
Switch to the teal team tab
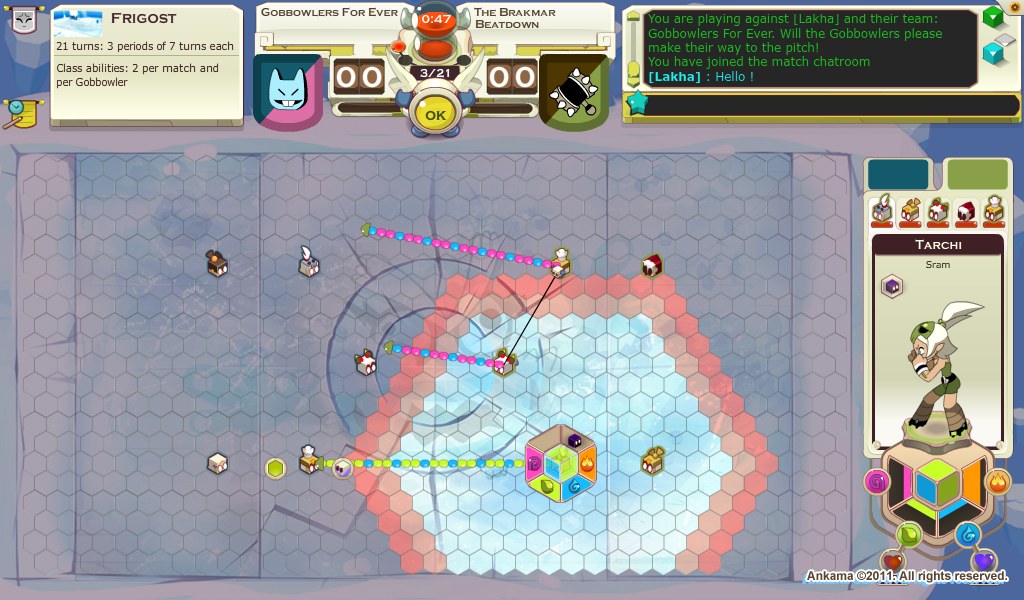point(898,174)
